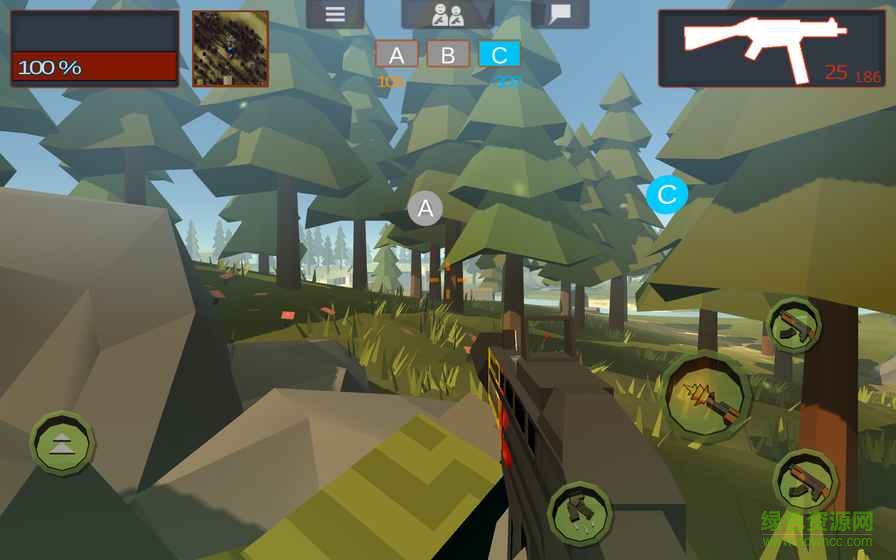This screenshot has height=560, width=896.
Task: Jump with the double-arrow button
Action: click(x=62, y=443)
